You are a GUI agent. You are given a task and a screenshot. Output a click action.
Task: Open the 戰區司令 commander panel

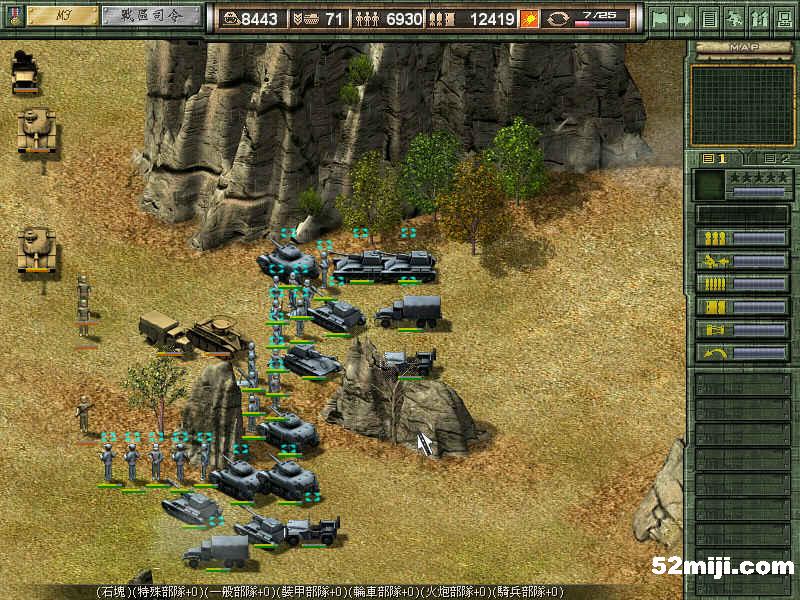148,16
